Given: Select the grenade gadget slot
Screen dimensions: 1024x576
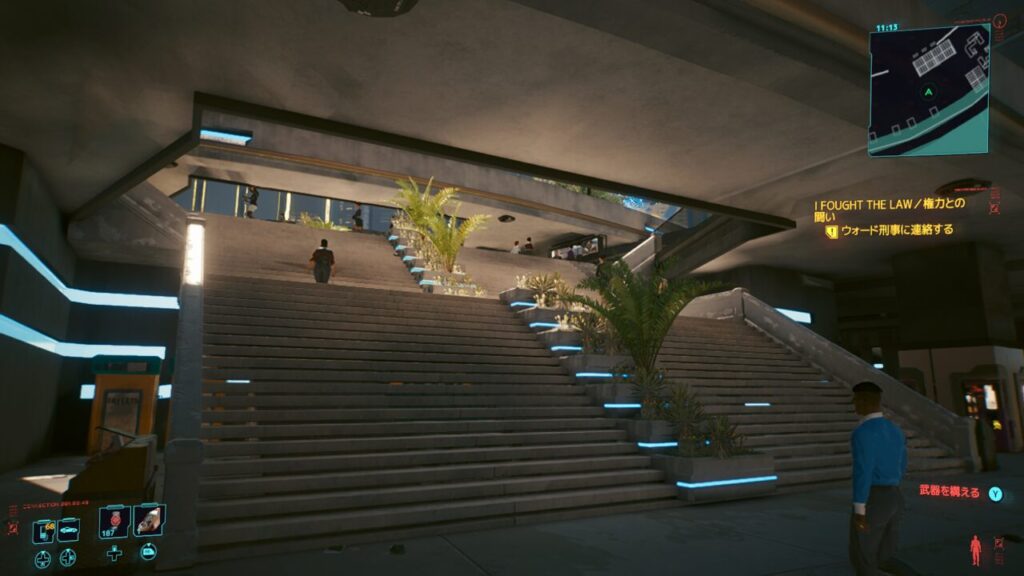Looking at the screenshot, I should (149, 520).
